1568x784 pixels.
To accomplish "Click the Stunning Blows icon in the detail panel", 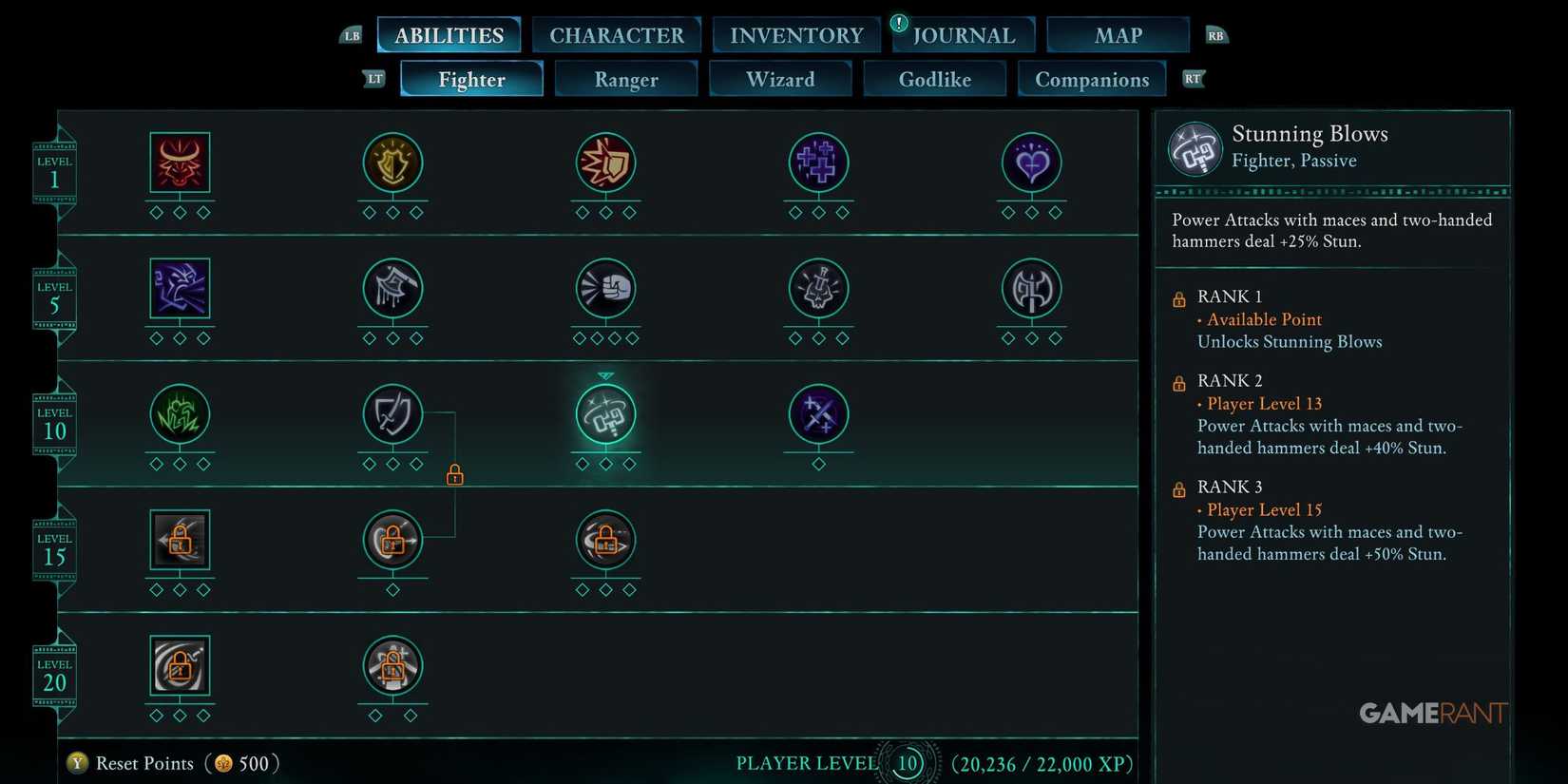I will click(x=1195, y=148).
